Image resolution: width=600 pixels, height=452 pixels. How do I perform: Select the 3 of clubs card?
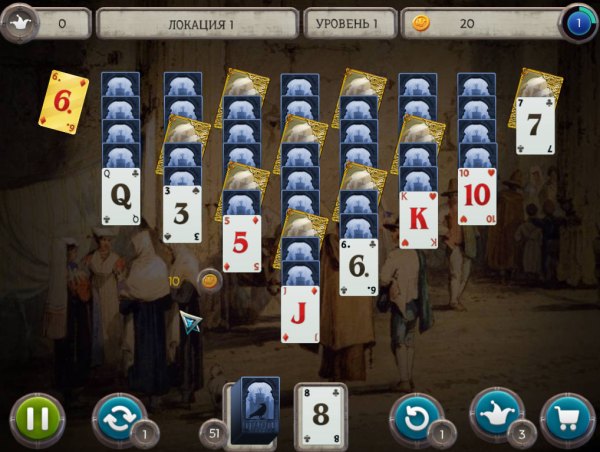click(x=182, y=213)
